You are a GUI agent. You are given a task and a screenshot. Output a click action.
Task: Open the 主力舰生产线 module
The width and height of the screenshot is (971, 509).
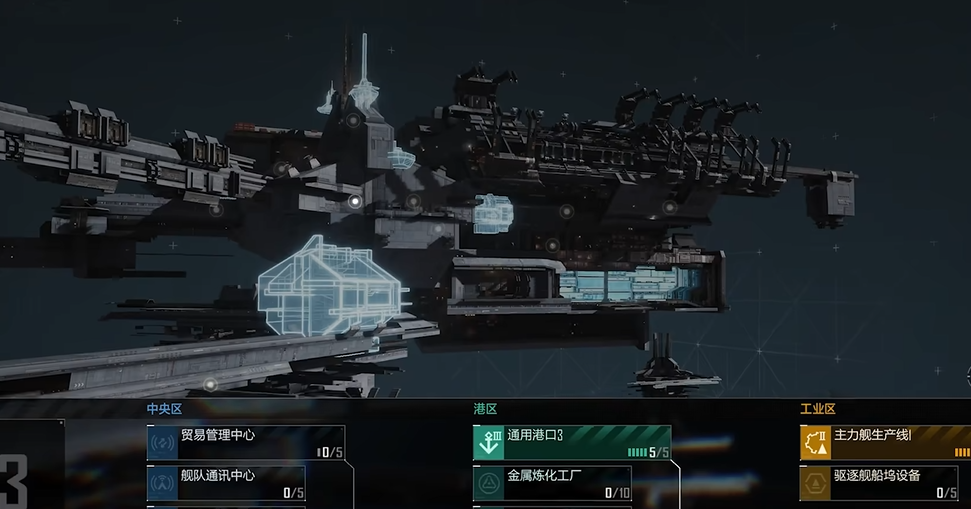tap(885, 443)
